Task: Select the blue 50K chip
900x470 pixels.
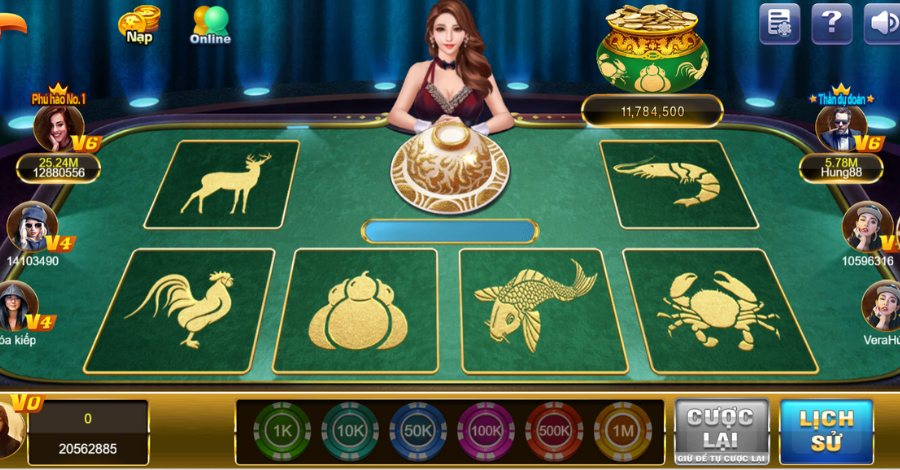Action: click(x=418, y=431)
